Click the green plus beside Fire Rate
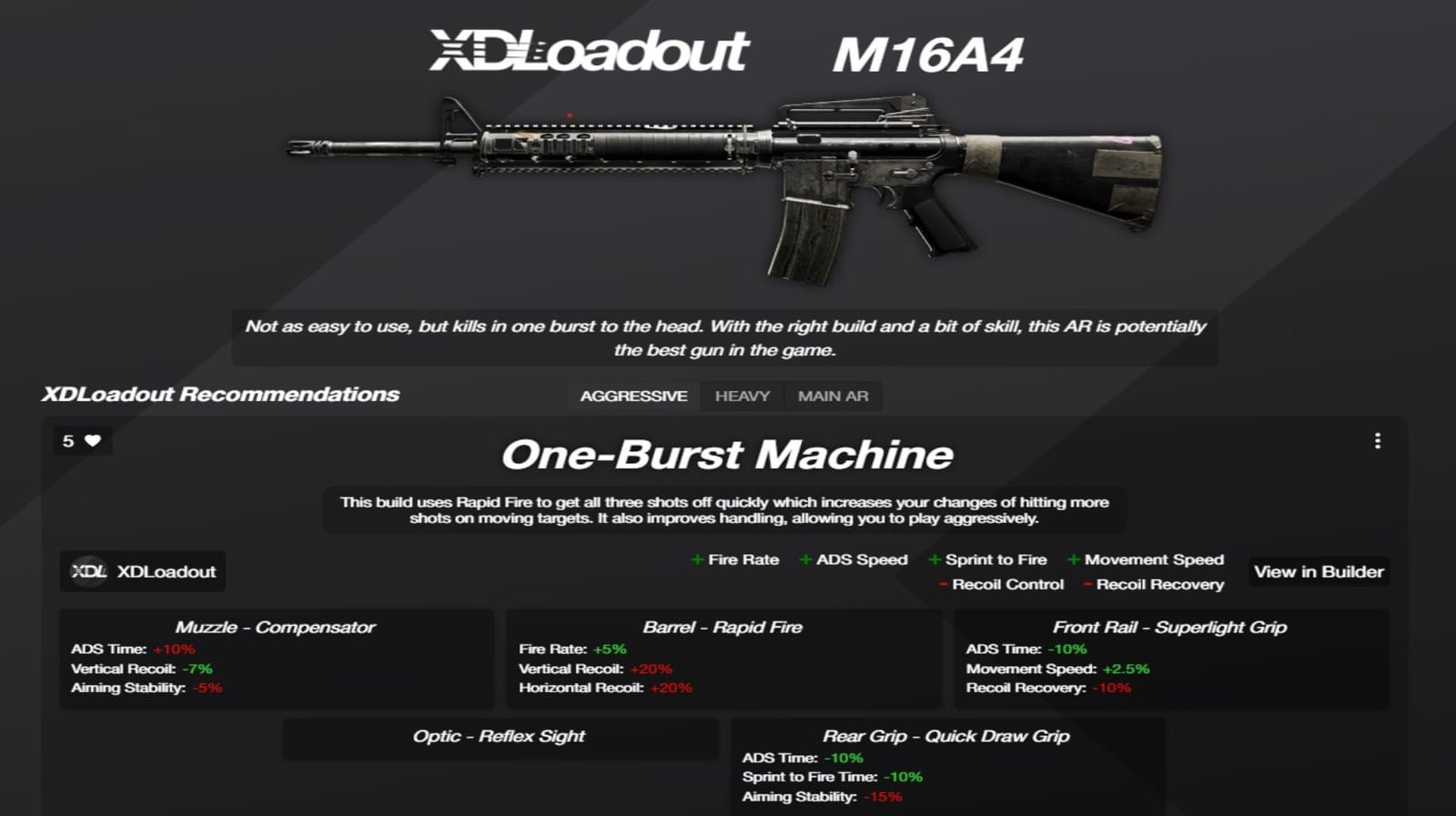The height and width of the screenshot is (816, 1456). point(697,559)
